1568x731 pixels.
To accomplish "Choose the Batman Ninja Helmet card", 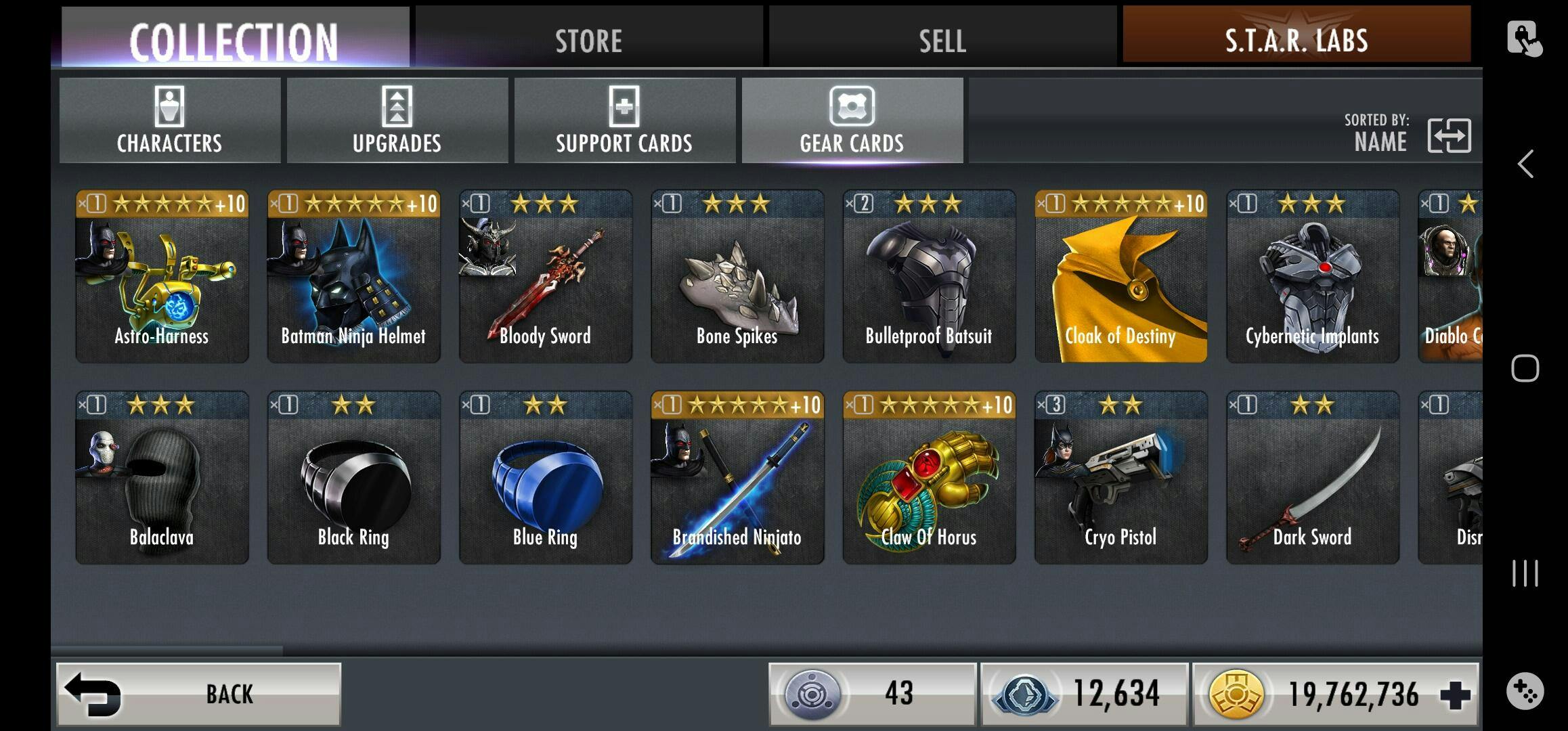I will tap(353, 277).
